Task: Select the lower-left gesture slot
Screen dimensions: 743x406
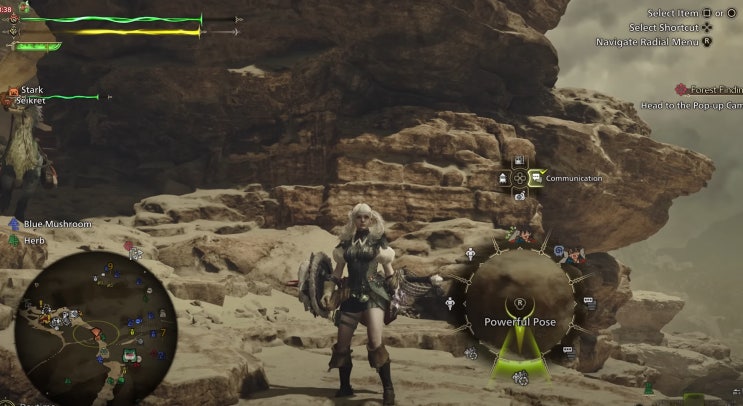Action: 470,352
